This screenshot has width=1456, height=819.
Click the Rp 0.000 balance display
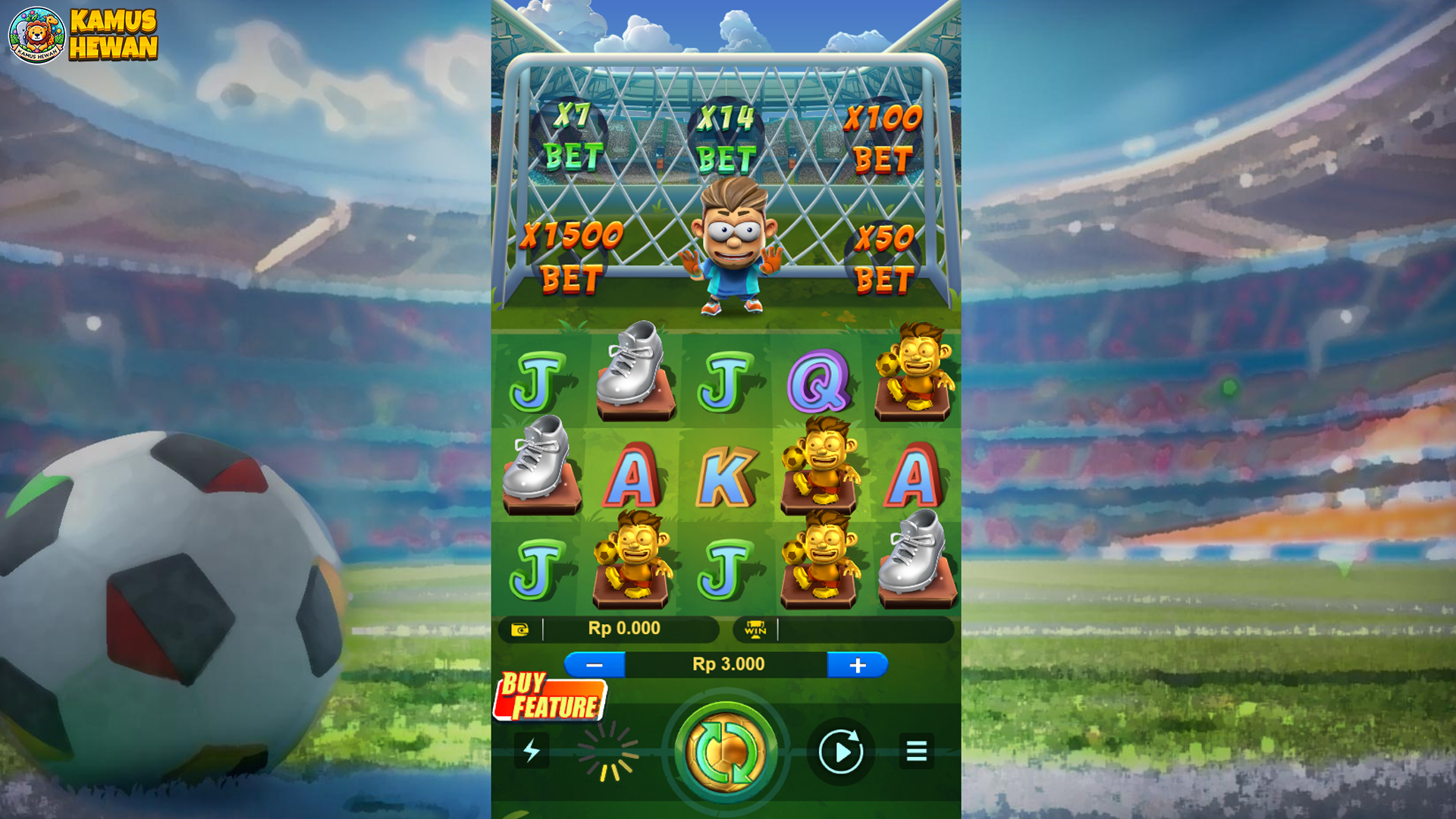623,628
